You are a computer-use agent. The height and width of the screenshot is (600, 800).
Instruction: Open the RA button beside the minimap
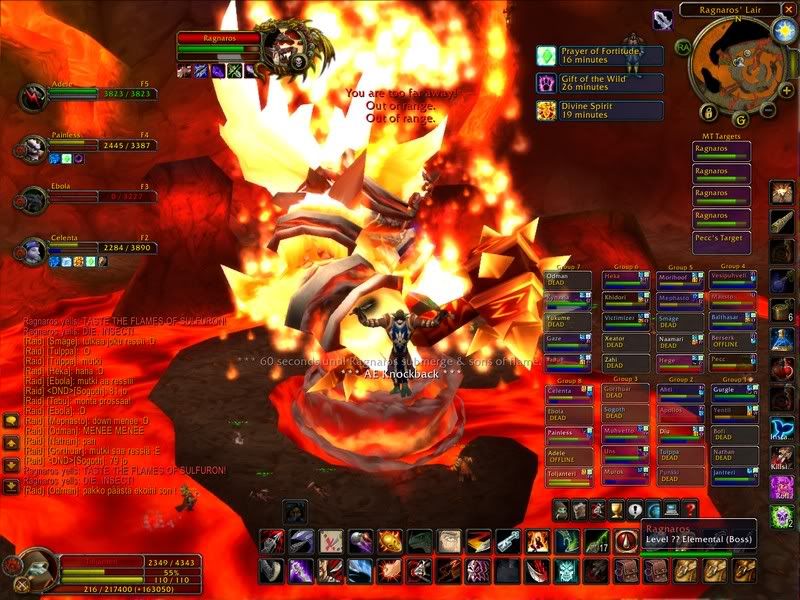point(683,46)
